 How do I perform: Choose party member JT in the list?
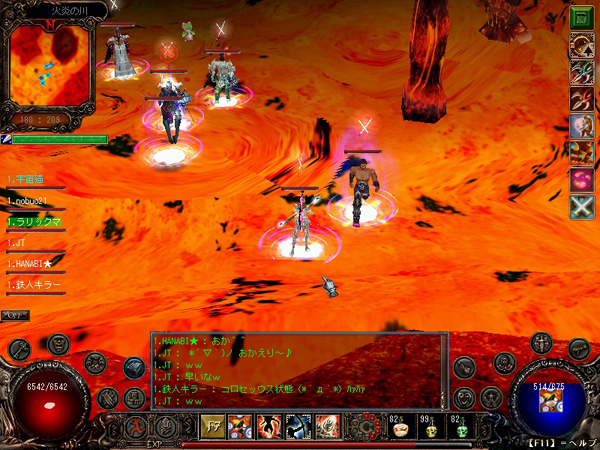pyautogui.click(x=18, y=243)
